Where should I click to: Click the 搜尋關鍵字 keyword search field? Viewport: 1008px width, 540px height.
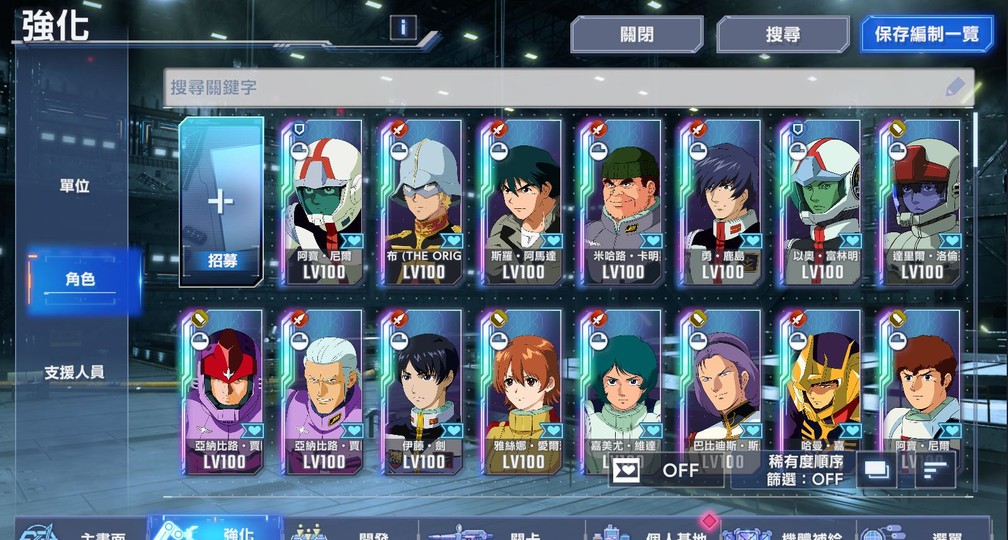tap(555, 88)
